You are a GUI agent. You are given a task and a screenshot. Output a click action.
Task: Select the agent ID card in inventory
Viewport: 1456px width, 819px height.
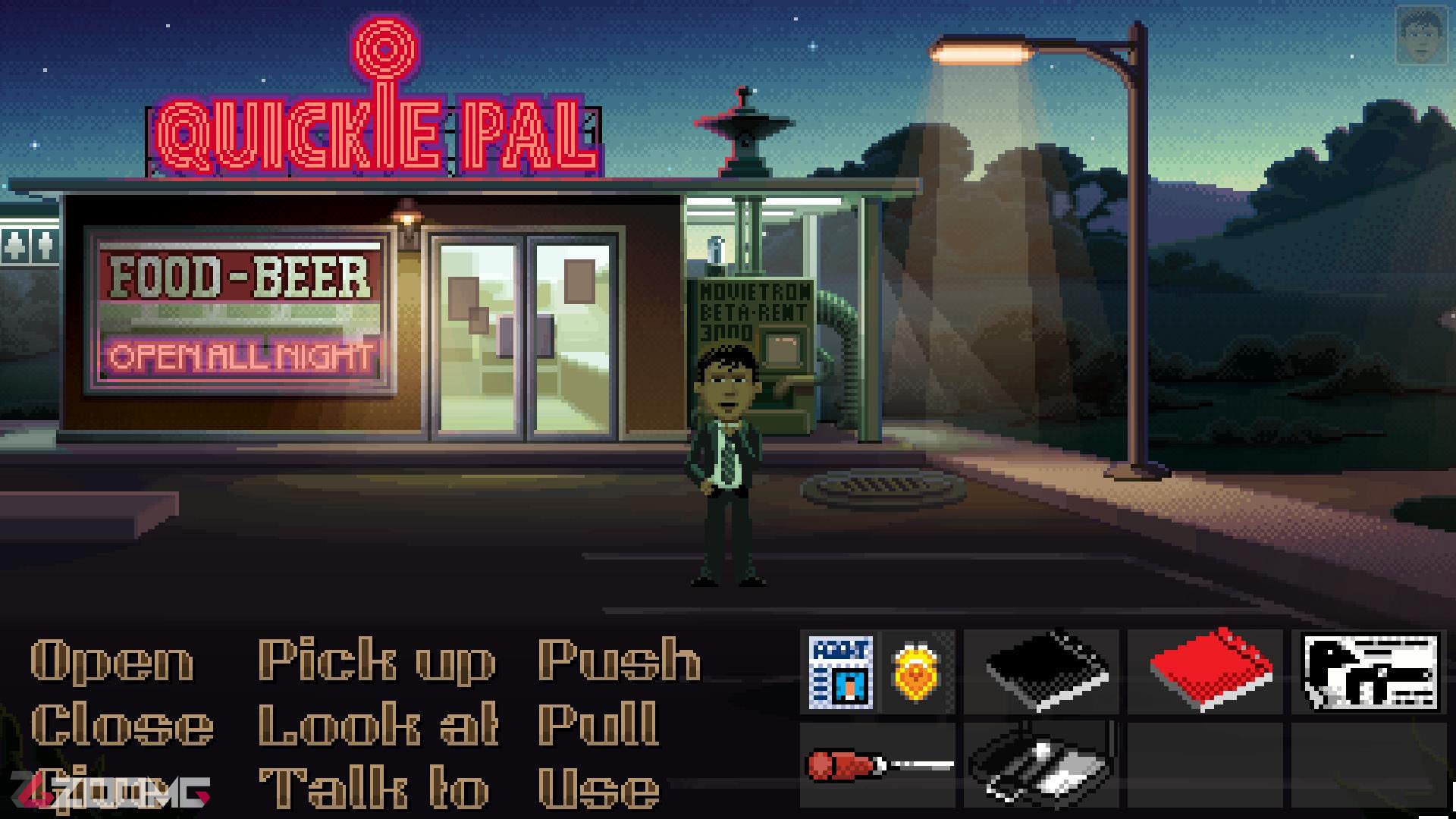(x=840, y=672)
